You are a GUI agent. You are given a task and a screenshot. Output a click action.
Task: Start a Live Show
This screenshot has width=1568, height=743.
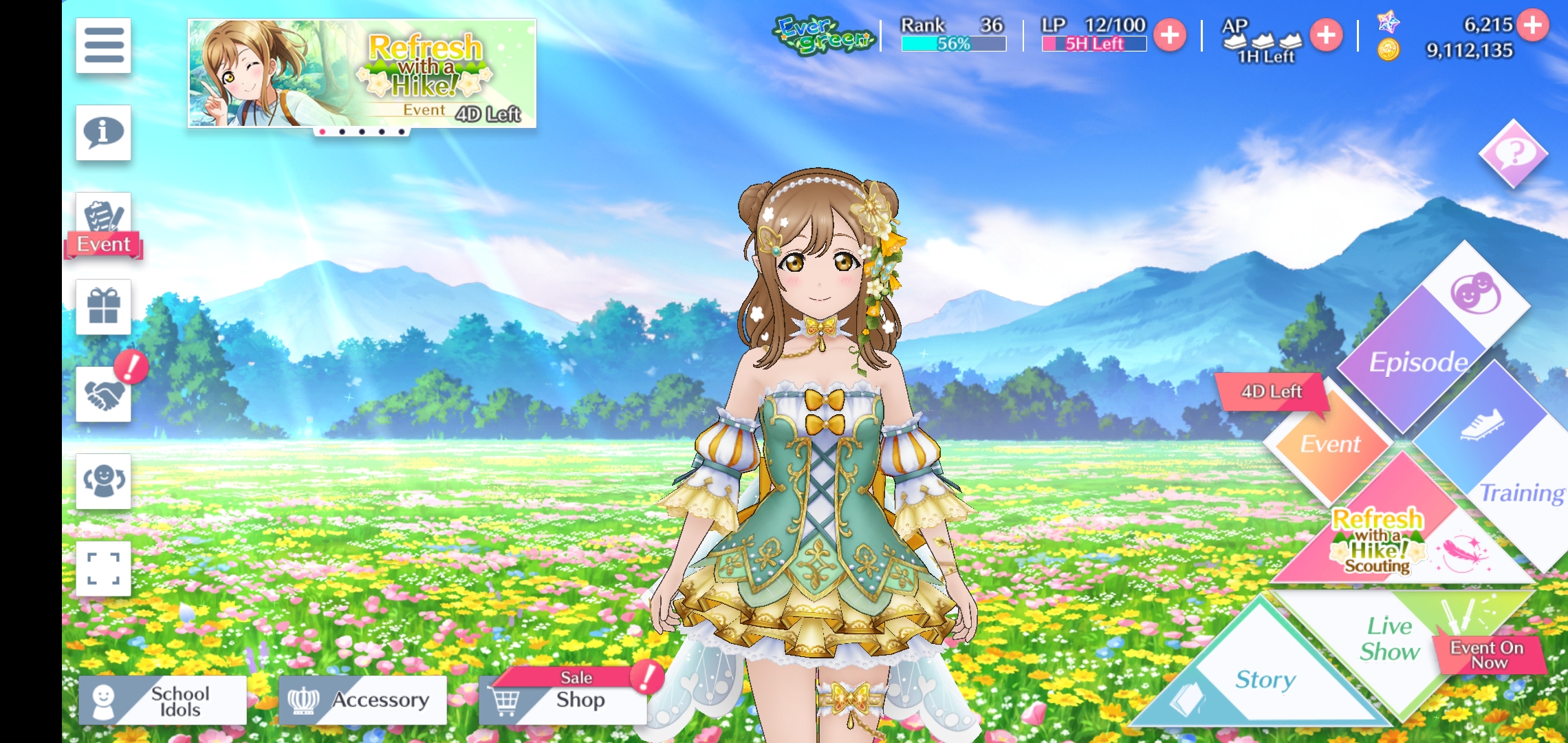click(1389, 640)
